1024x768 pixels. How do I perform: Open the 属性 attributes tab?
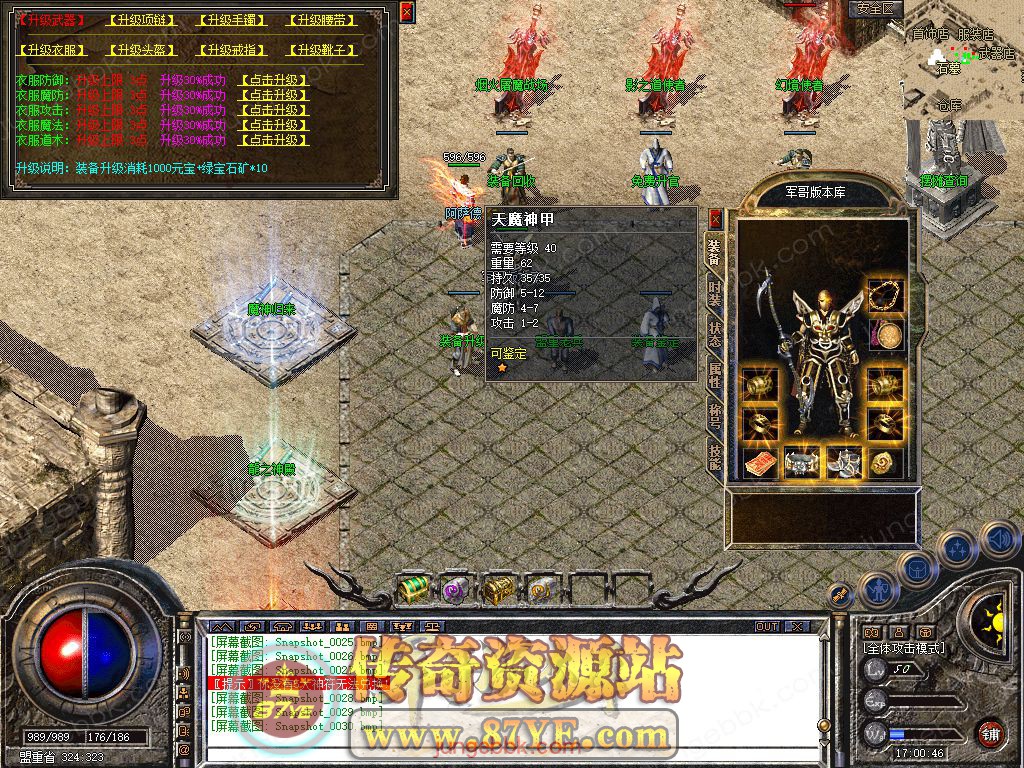point(714,376)
